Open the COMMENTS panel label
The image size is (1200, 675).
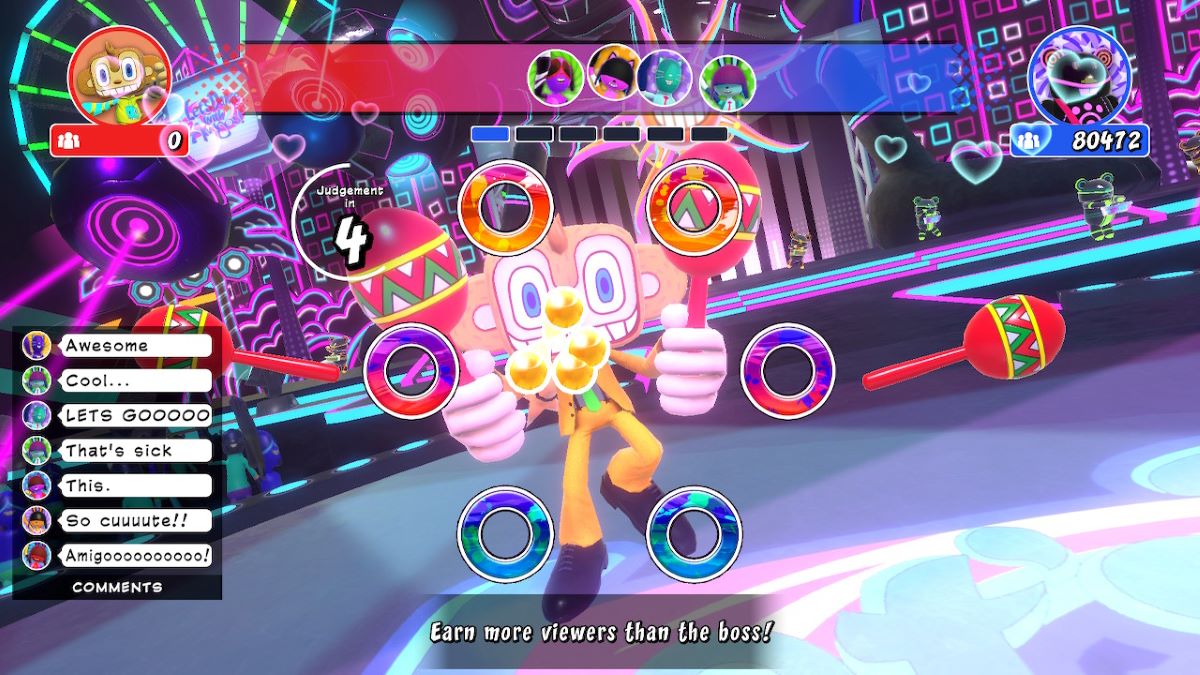click(117, 587)
